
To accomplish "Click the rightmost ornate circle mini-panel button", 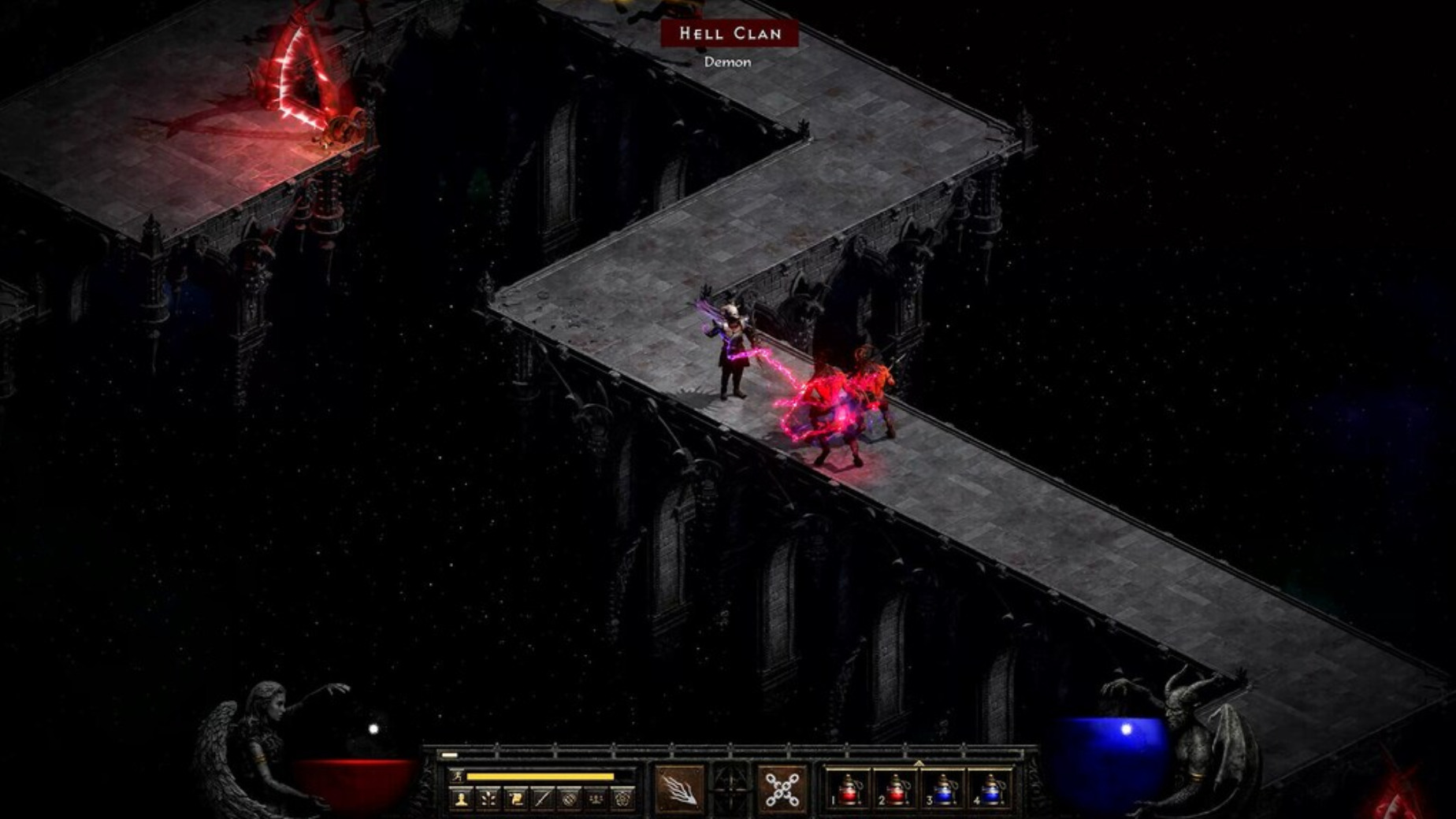I will coord(622,799).
